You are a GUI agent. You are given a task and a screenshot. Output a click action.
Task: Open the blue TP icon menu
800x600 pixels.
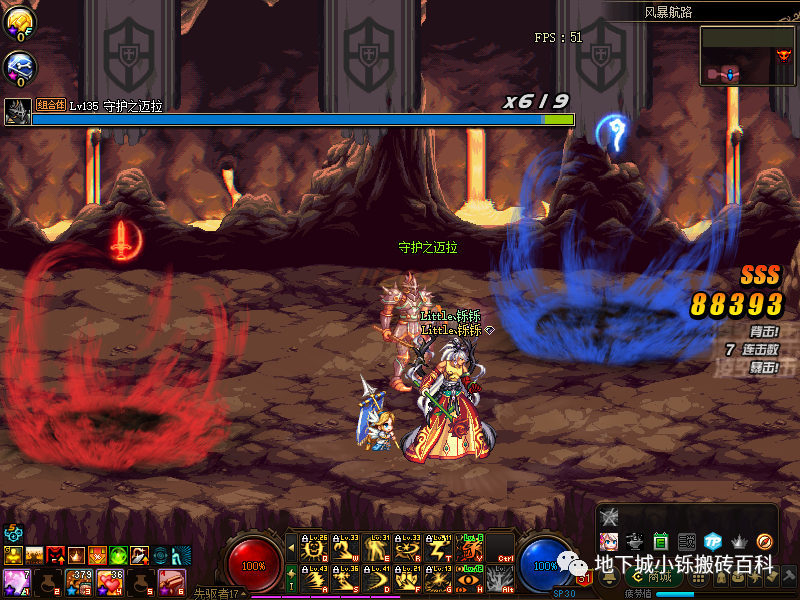click(x=712, y=541)
